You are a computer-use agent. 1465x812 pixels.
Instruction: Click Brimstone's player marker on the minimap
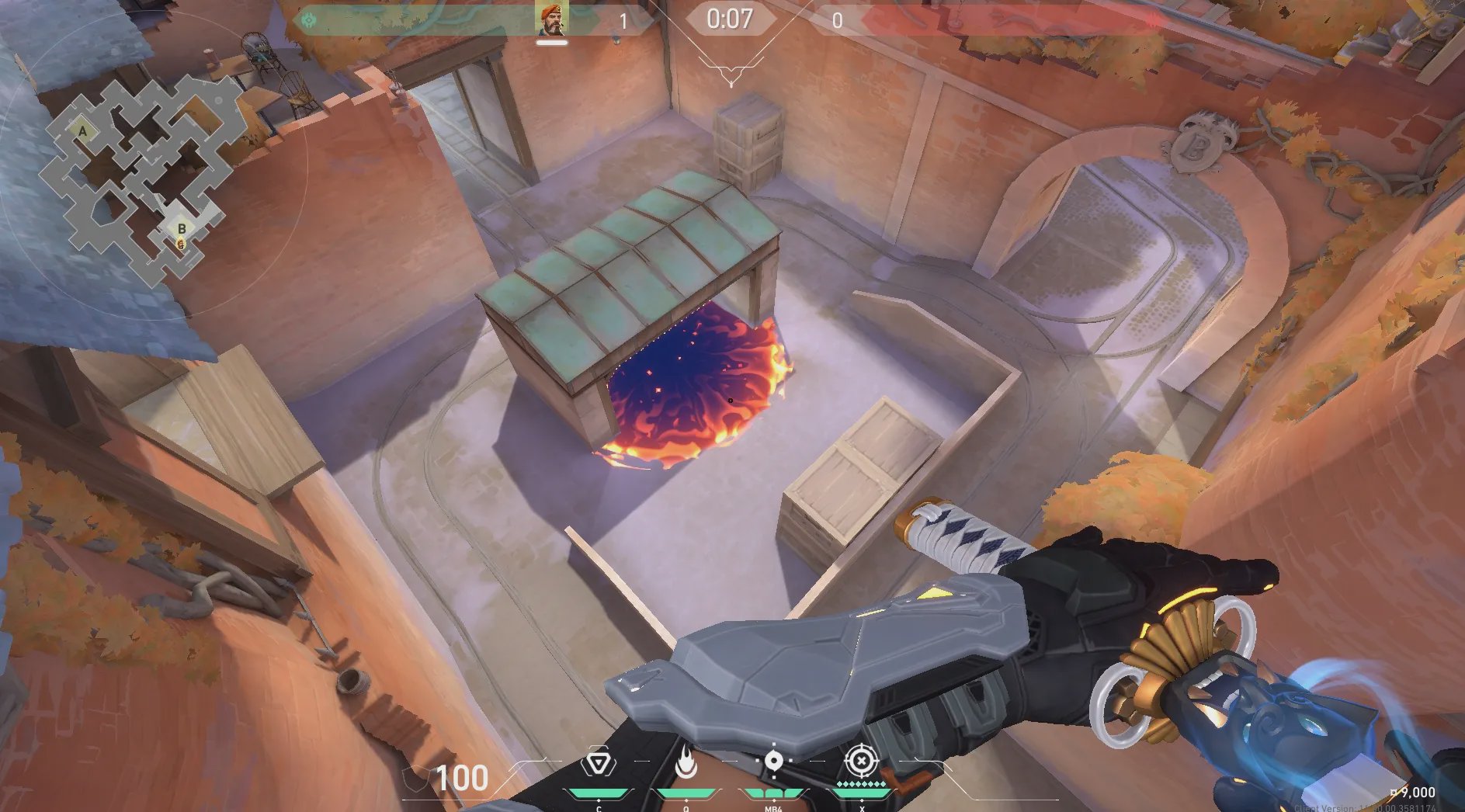(181, 245)
